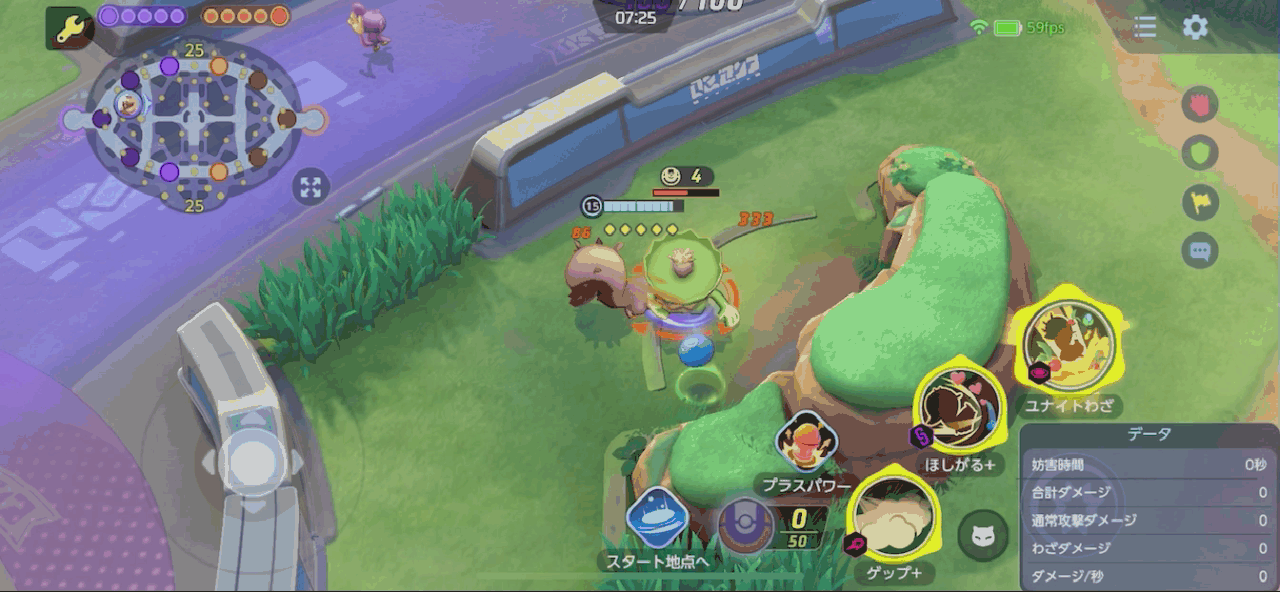The image size is (1280, 592).
Task: Tap the Poké Ball score button
Action: (x=746, y=526)
